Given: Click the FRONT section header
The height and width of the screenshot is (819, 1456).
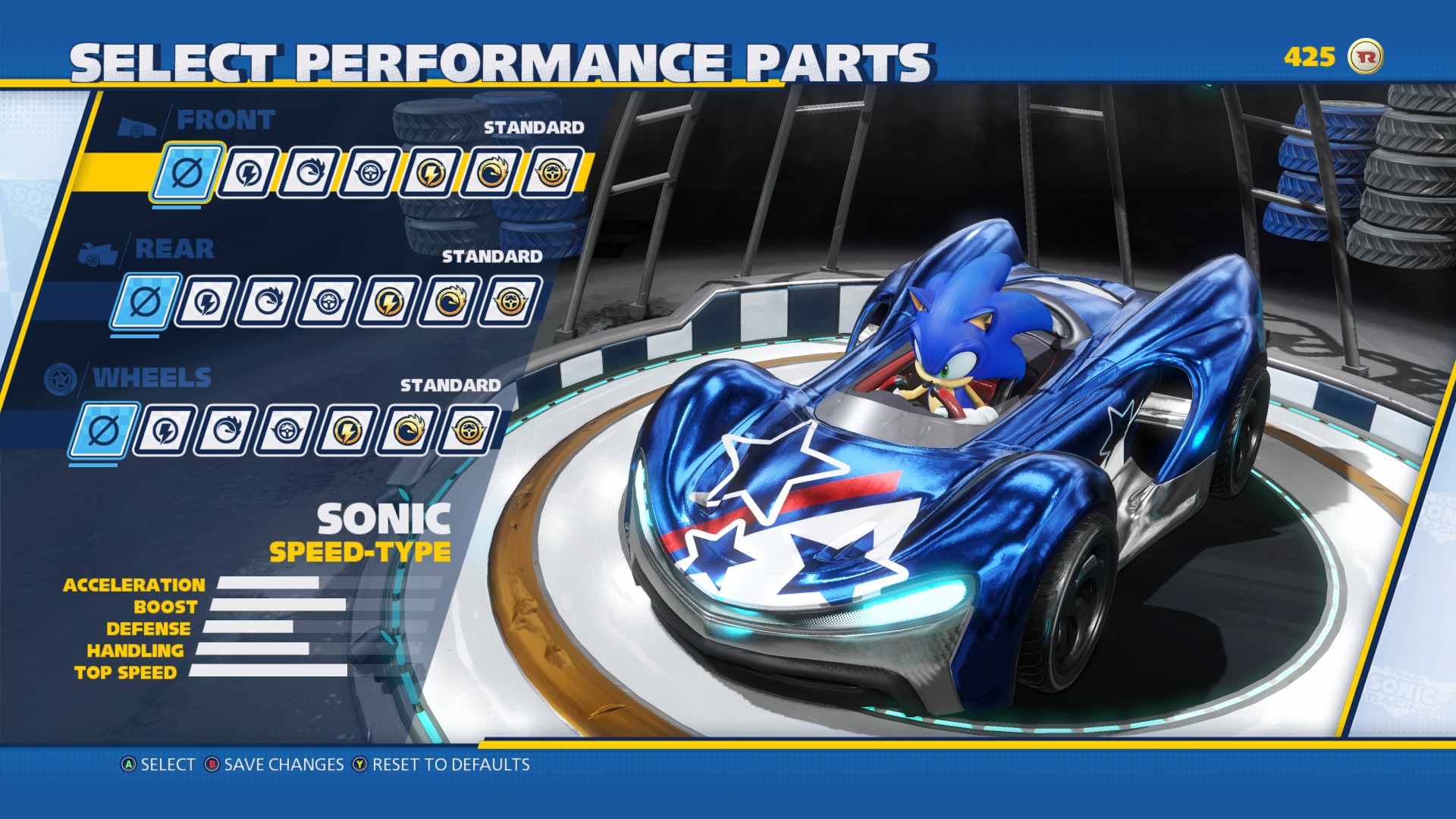Looking at the screenshot, I should 225,120.
